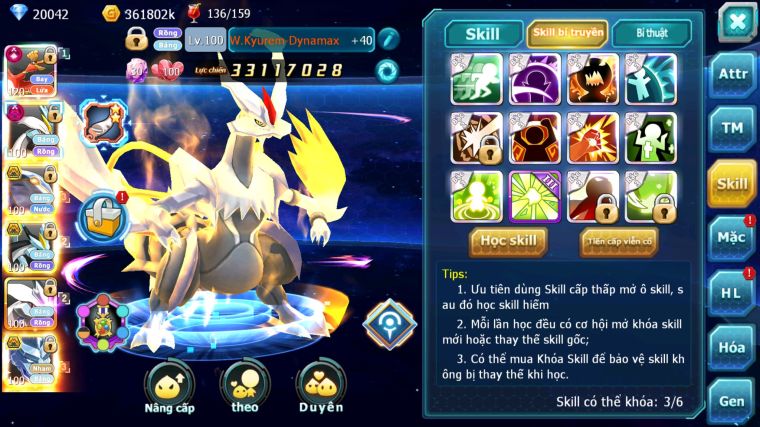Tap the blue padlock icon beside Kyurem
The width and height of the screenshot is (760, 427).
click(102, 214)
